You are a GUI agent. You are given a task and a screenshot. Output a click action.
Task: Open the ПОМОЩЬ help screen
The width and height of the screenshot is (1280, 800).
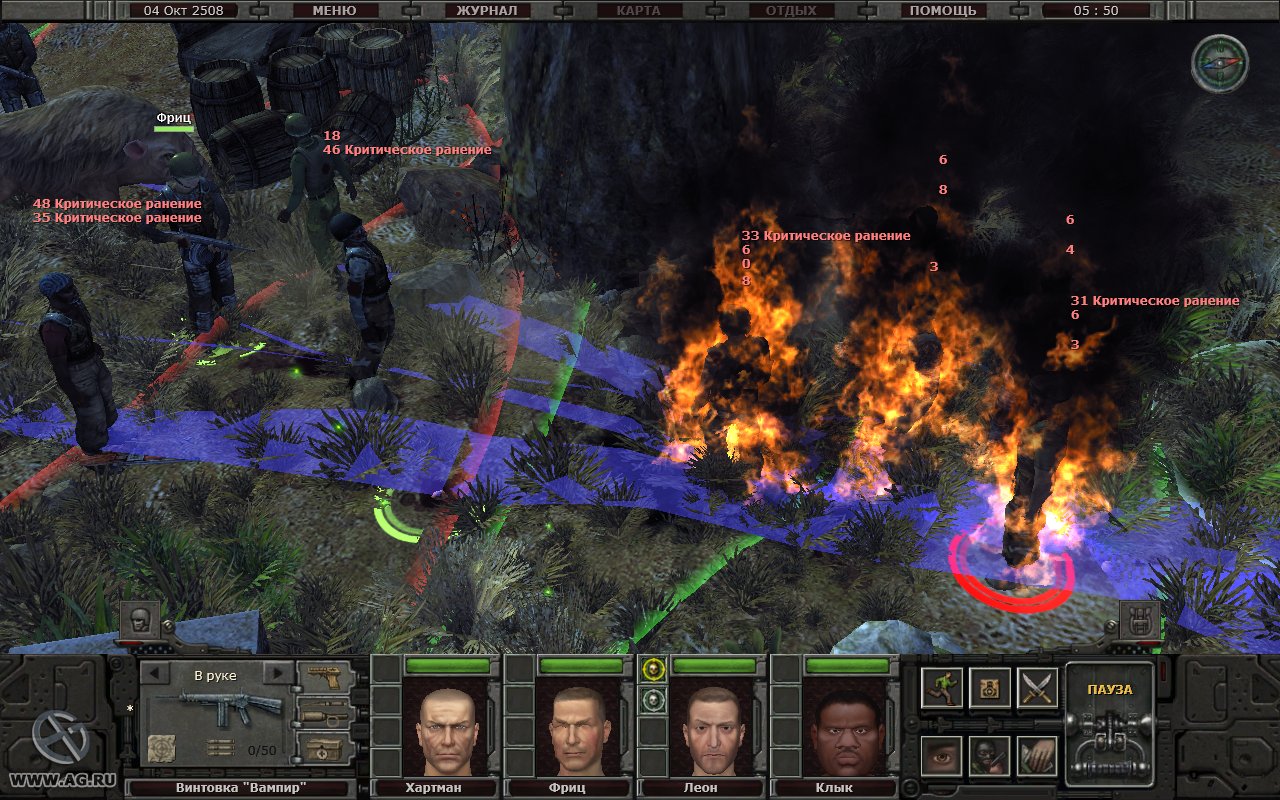(942, 11)
